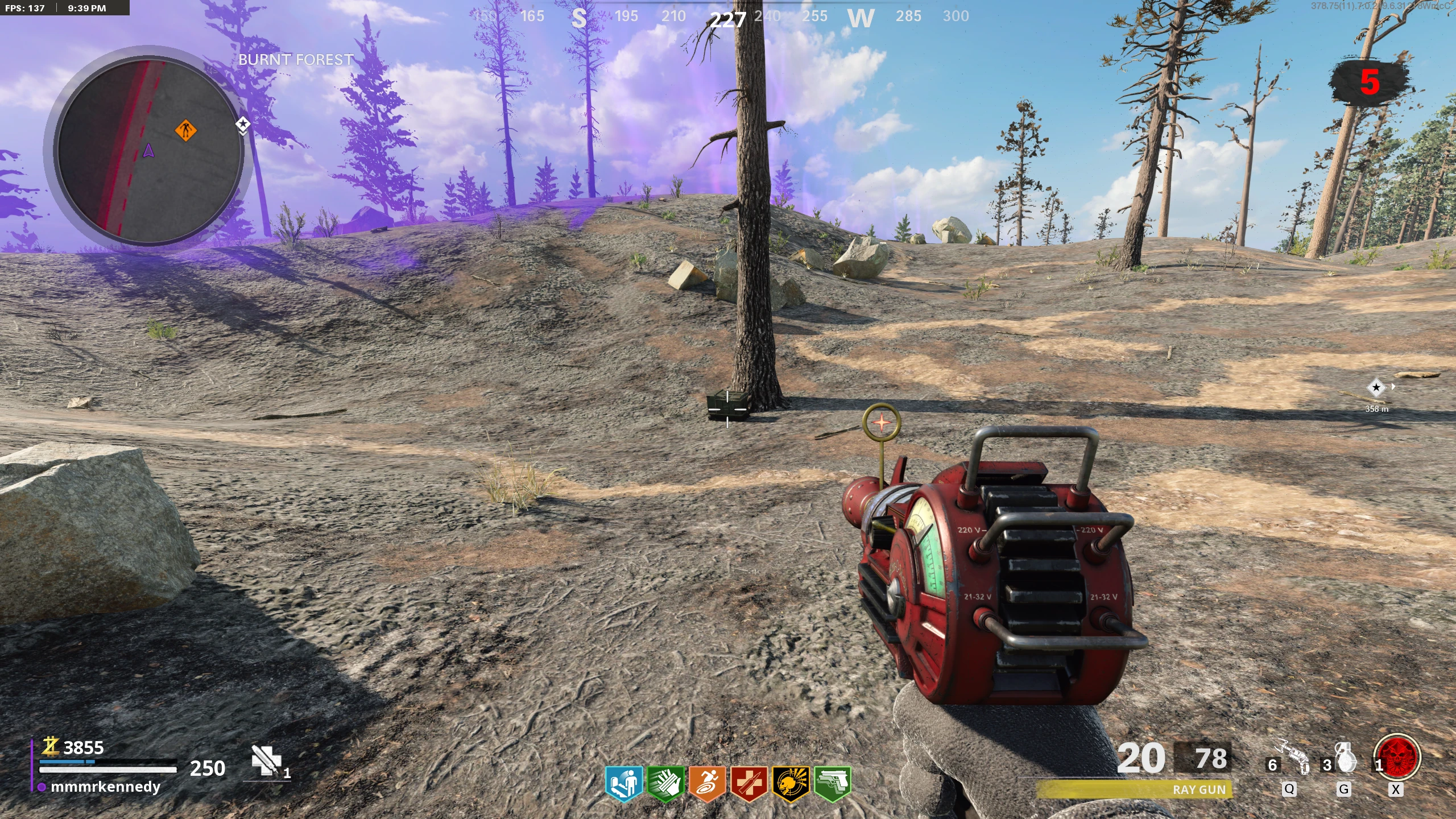Click the circular minimap

click(x=149, y=150)
